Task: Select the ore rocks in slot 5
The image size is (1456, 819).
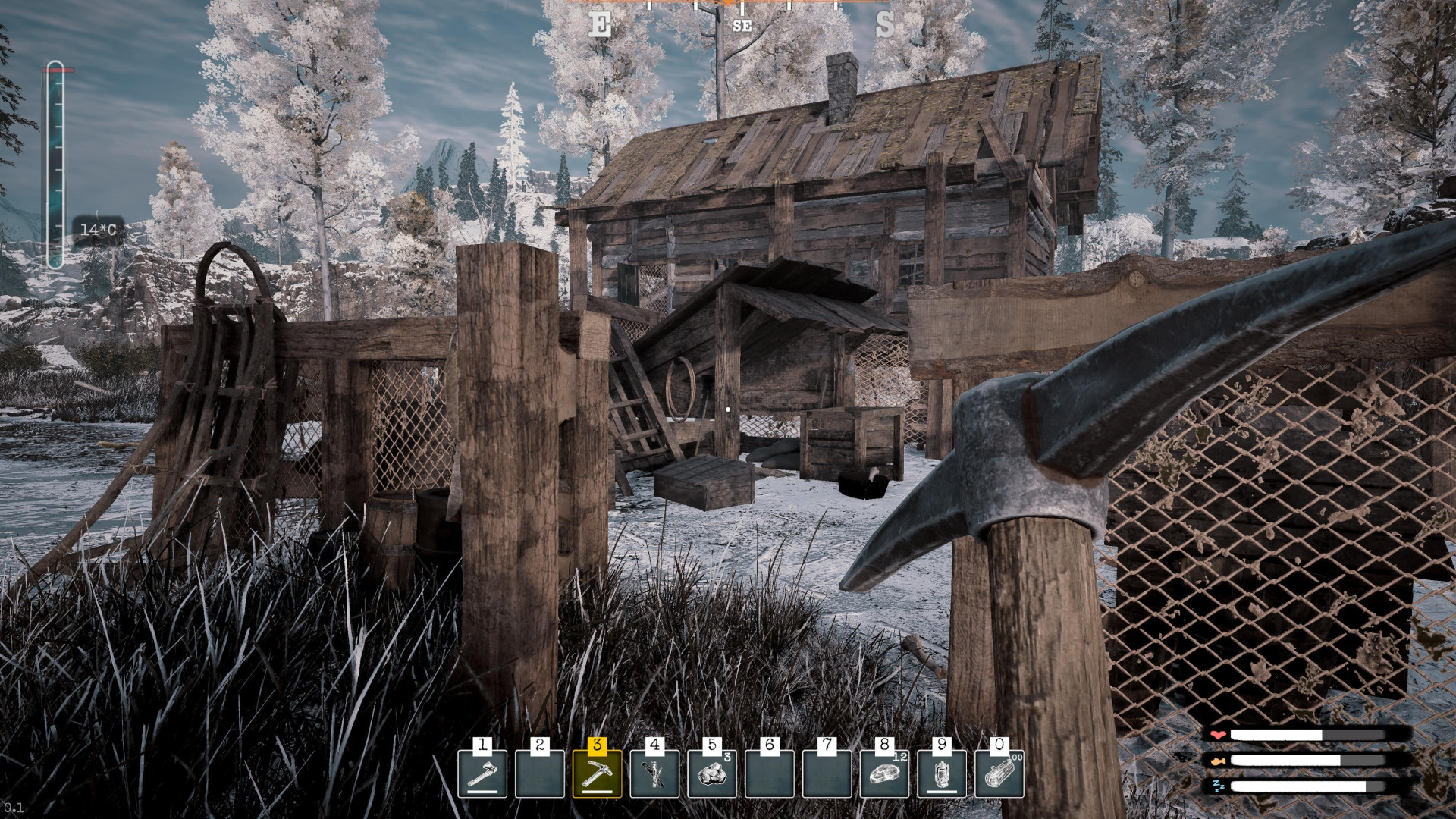Action: click(711, 773)
